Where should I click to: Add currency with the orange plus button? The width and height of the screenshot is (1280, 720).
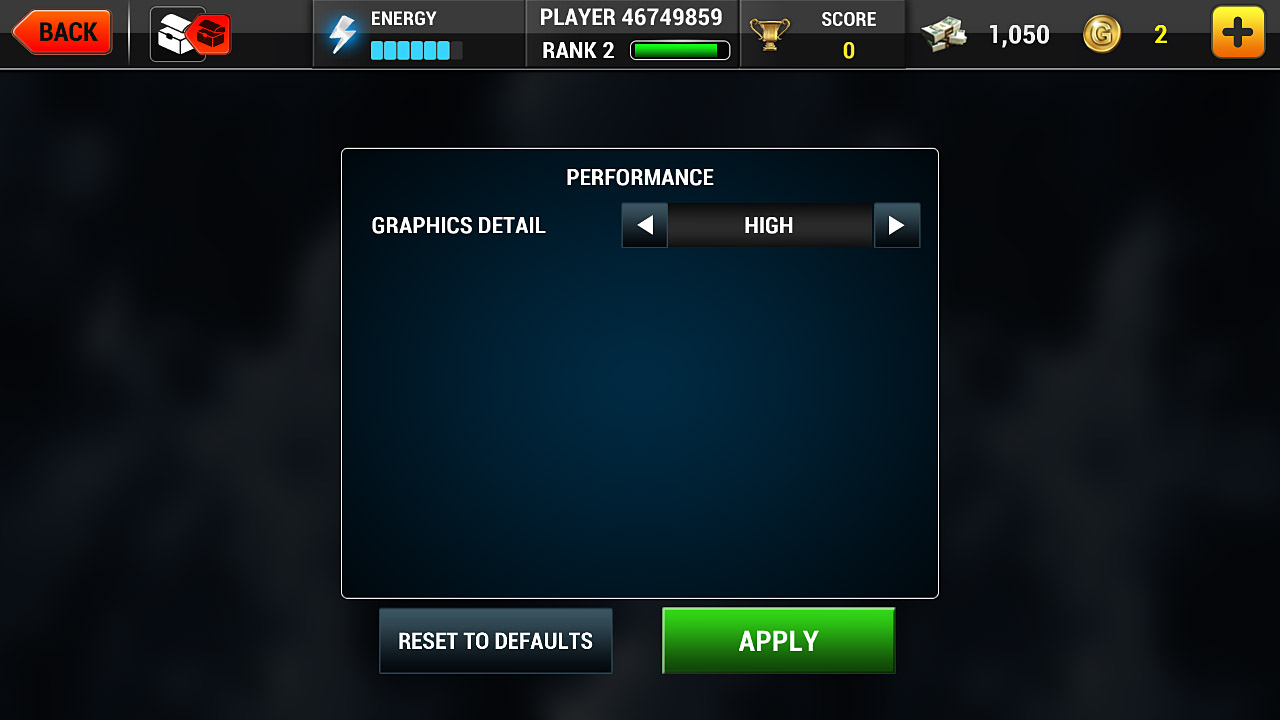click(1237, 33)
